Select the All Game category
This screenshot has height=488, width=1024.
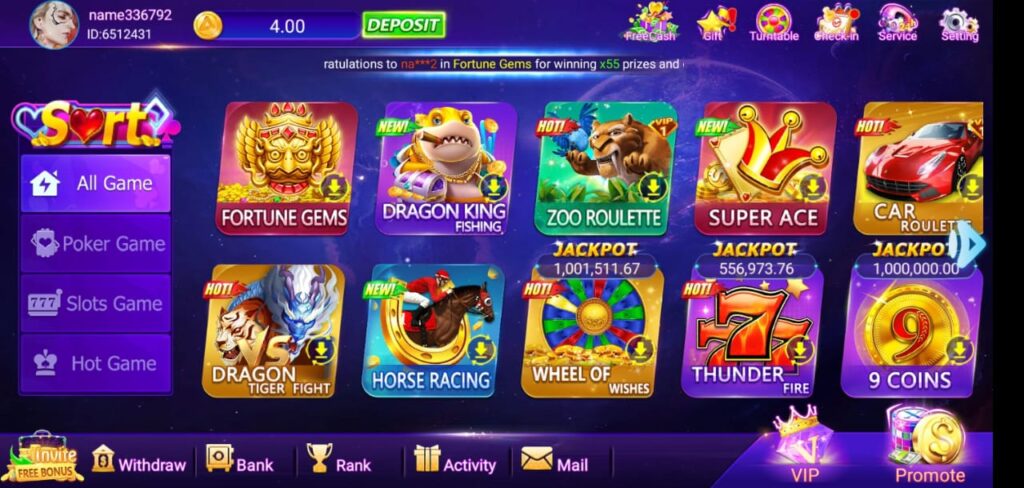pos(96,183)
